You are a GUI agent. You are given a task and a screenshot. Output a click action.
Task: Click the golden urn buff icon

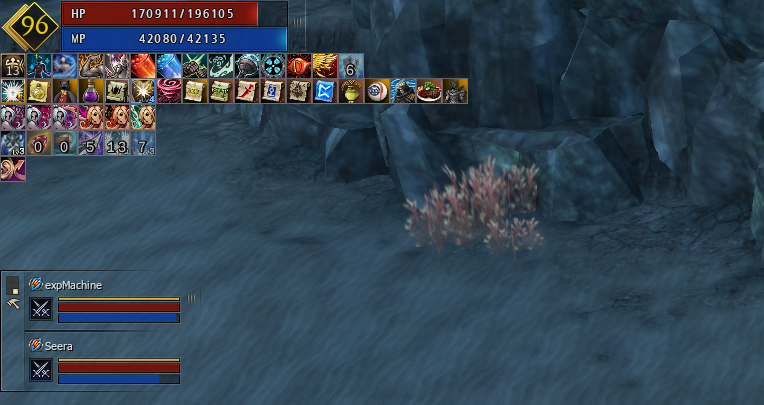pyautogui.click(x=350, y=92)
